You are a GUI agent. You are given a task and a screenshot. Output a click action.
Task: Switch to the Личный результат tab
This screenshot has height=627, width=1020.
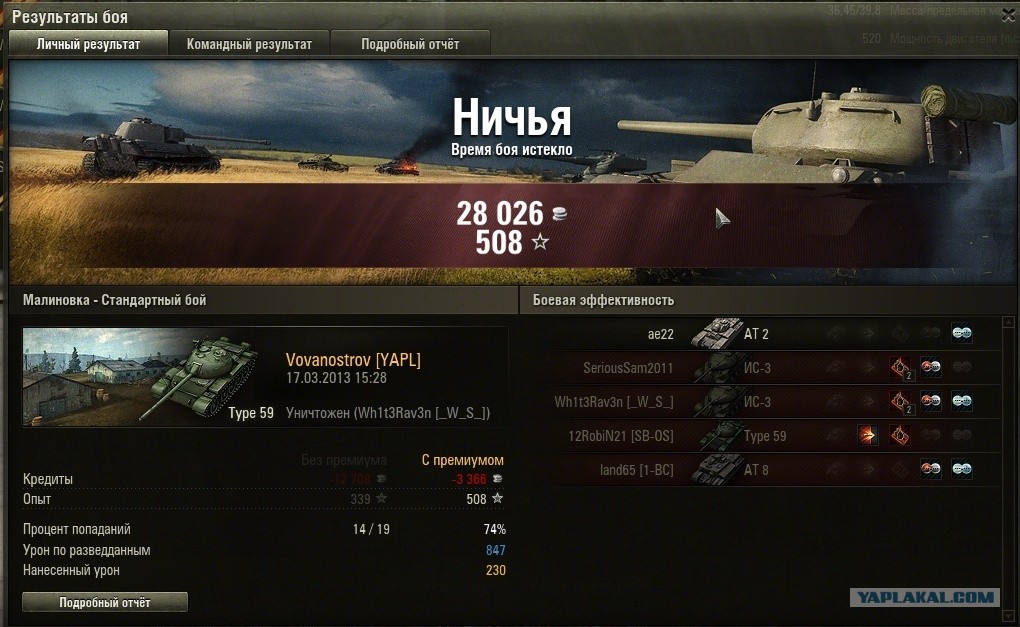pyautogui.click(x=88, y=44)
